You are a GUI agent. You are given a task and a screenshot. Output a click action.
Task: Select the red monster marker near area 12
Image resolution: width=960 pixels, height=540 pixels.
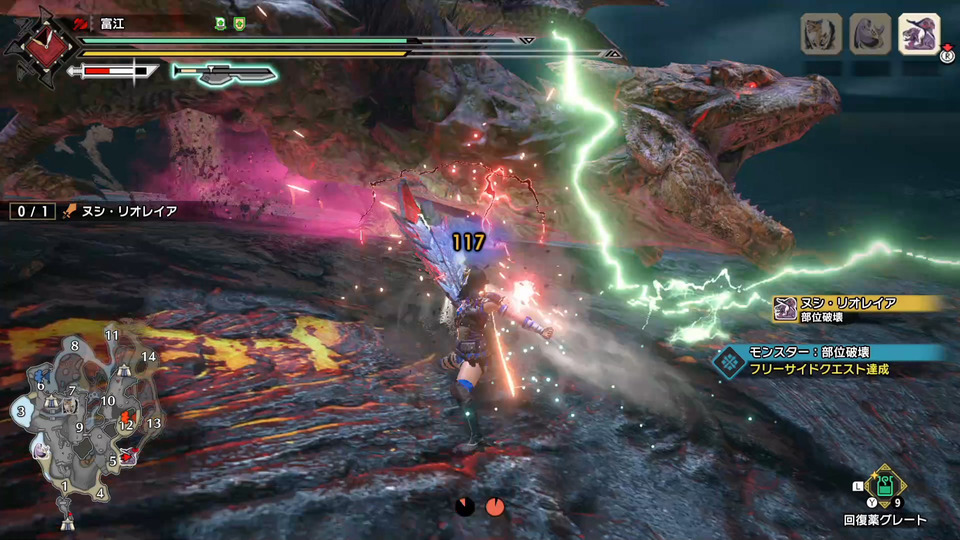point(125,415)
